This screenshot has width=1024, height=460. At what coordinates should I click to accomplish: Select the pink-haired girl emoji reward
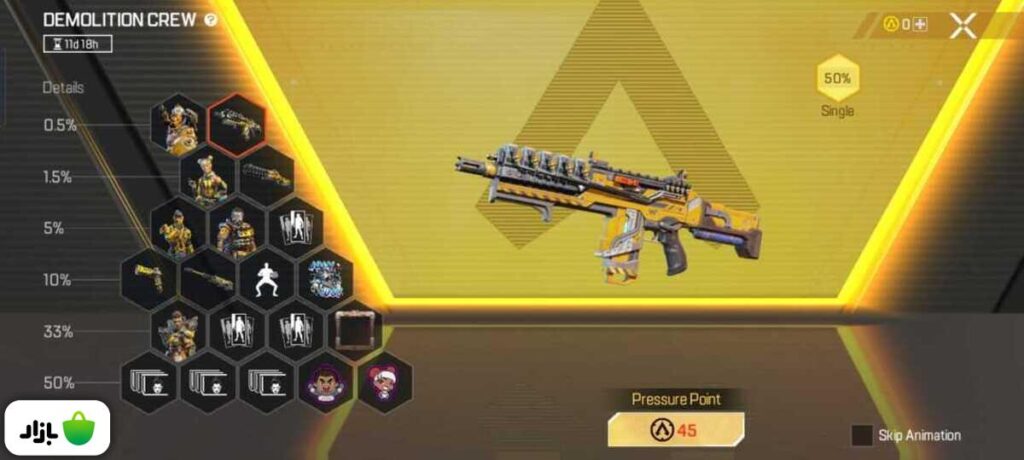click(x=384, y=382)
